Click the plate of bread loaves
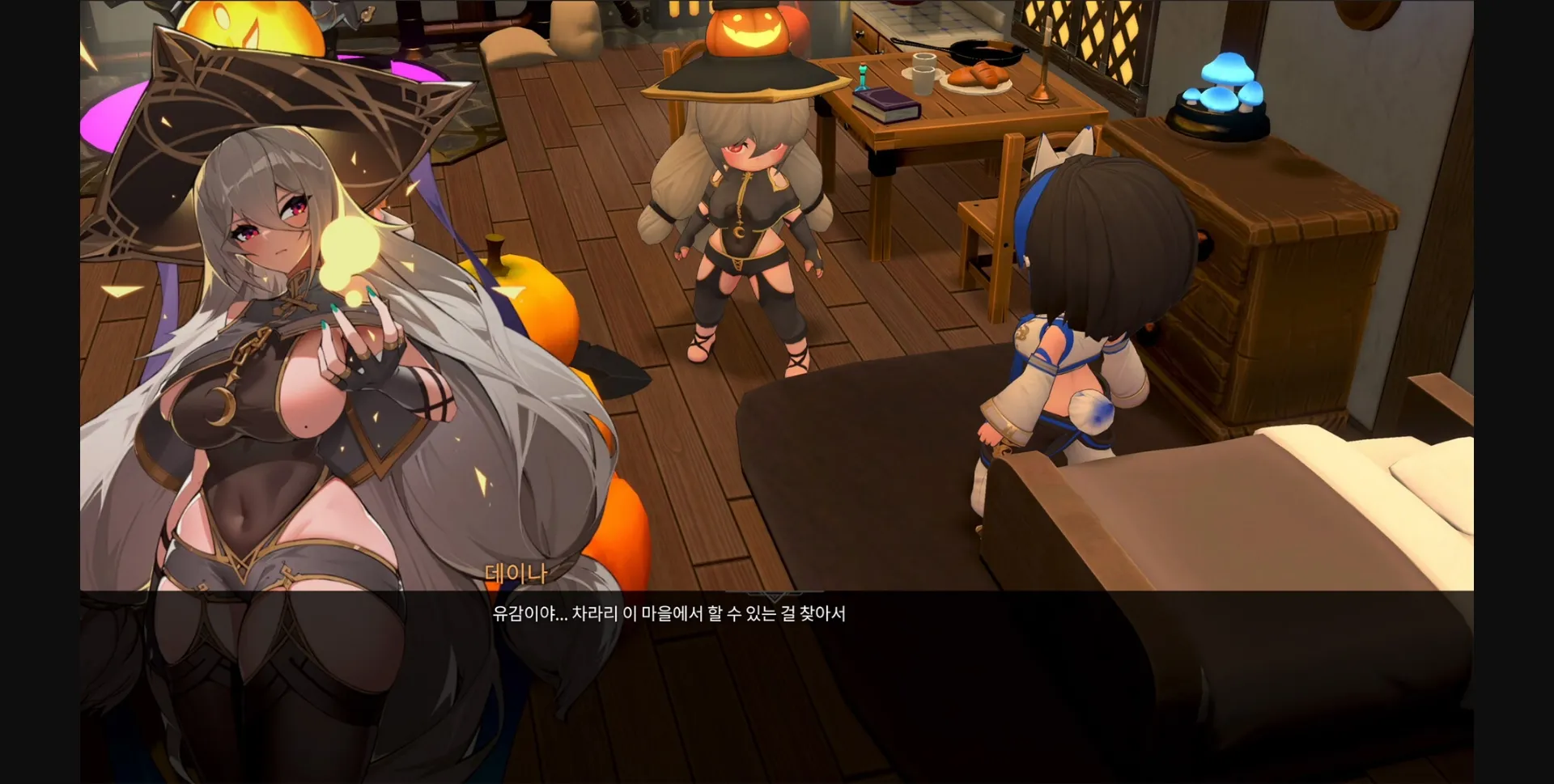Screen dimensions: 1554x784 tap(977, 77)
